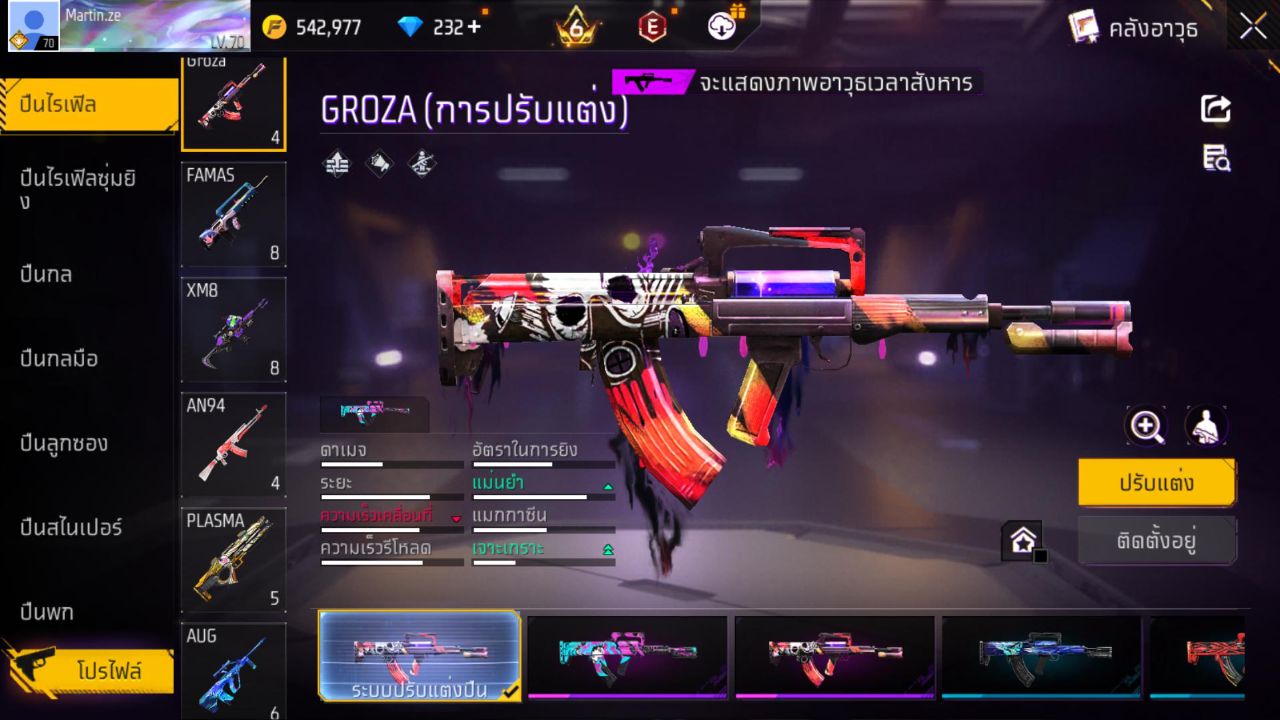
Task: Select the AN94 weapon thumbnail
Action: click(233, 445)
